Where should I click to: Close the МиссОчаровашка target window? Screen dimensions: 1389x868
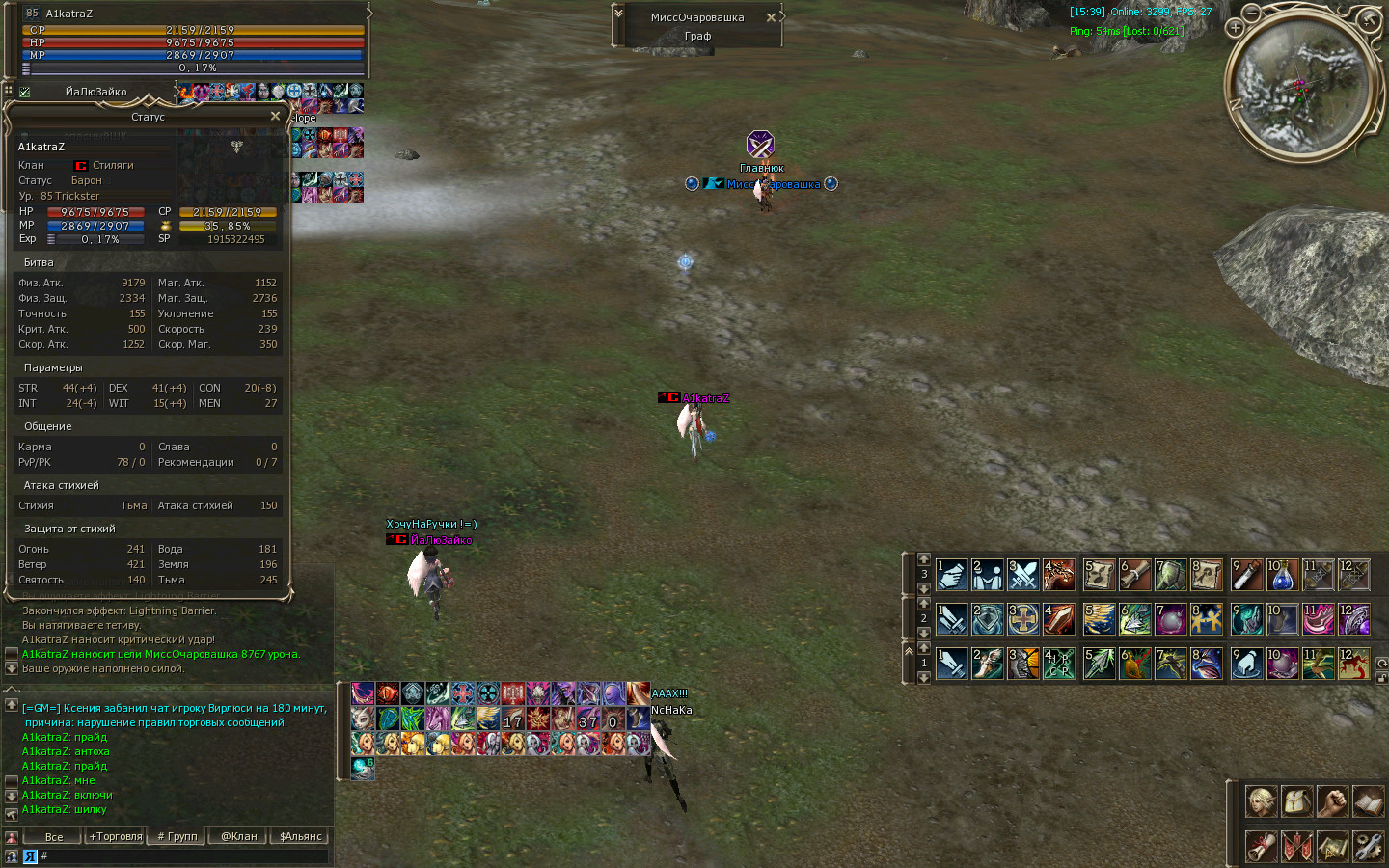click(x=771, y=17)
